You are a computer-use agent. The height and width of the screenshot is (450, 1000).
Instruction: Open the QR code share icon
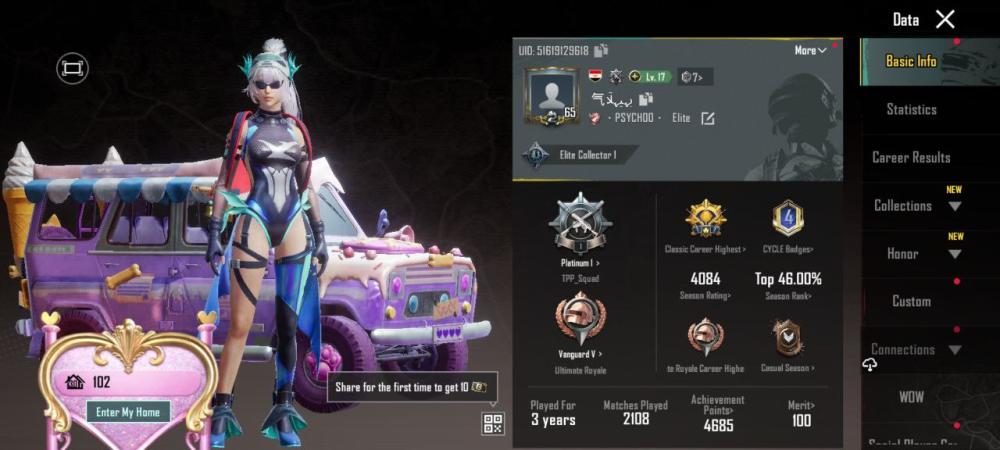point(493,423)
